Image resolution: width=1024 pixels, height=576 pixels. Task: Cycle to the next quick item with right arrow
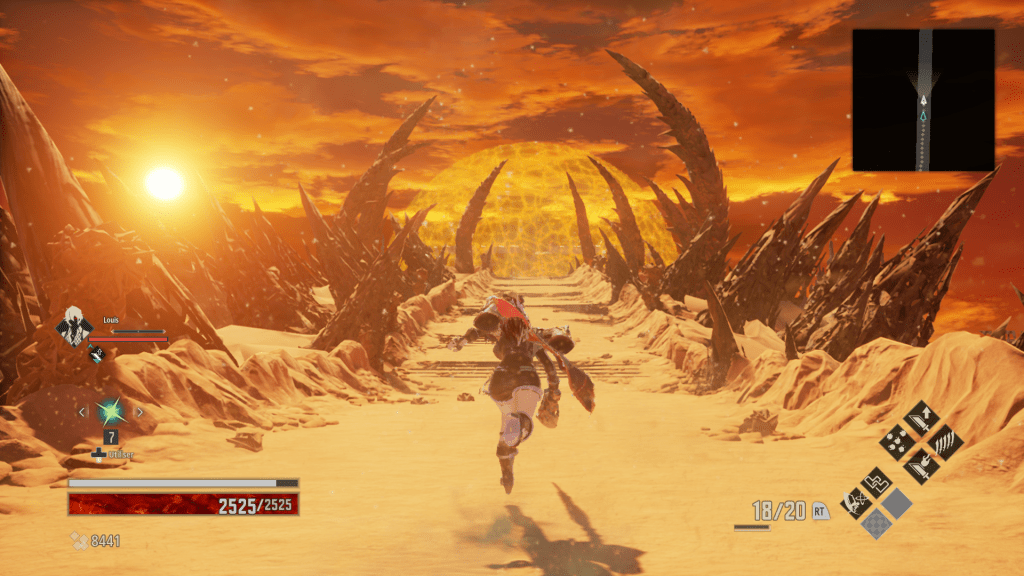point(139,411)
